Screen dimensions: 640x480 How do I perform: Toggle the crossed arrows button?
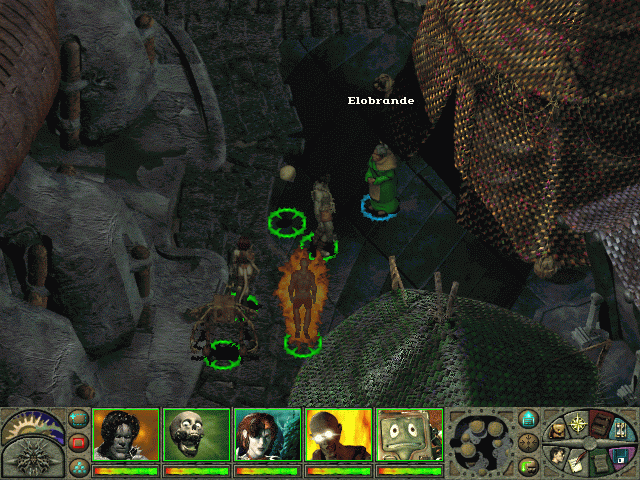[529, 442]
